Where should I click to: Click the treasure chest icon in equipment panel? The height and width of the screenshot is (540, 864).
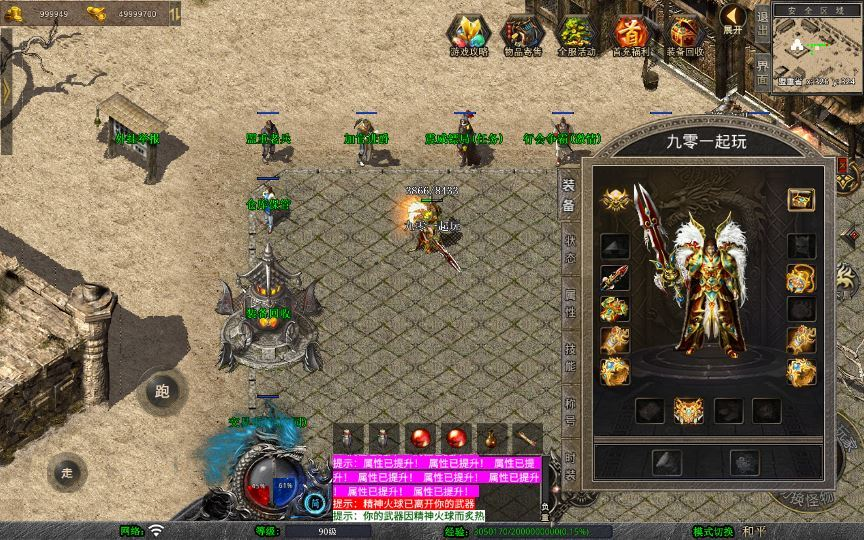click(800, 200)
